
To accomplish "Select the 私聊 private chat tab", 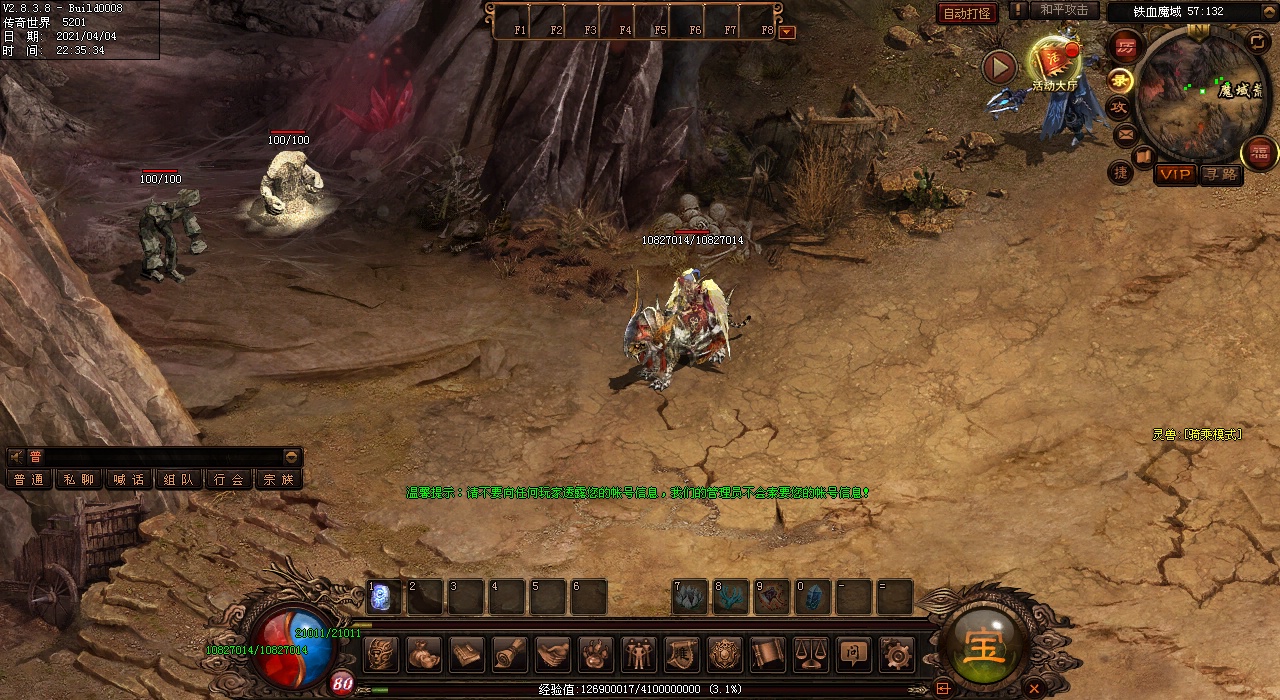I will pyautogui.click(x=79, y=479).
